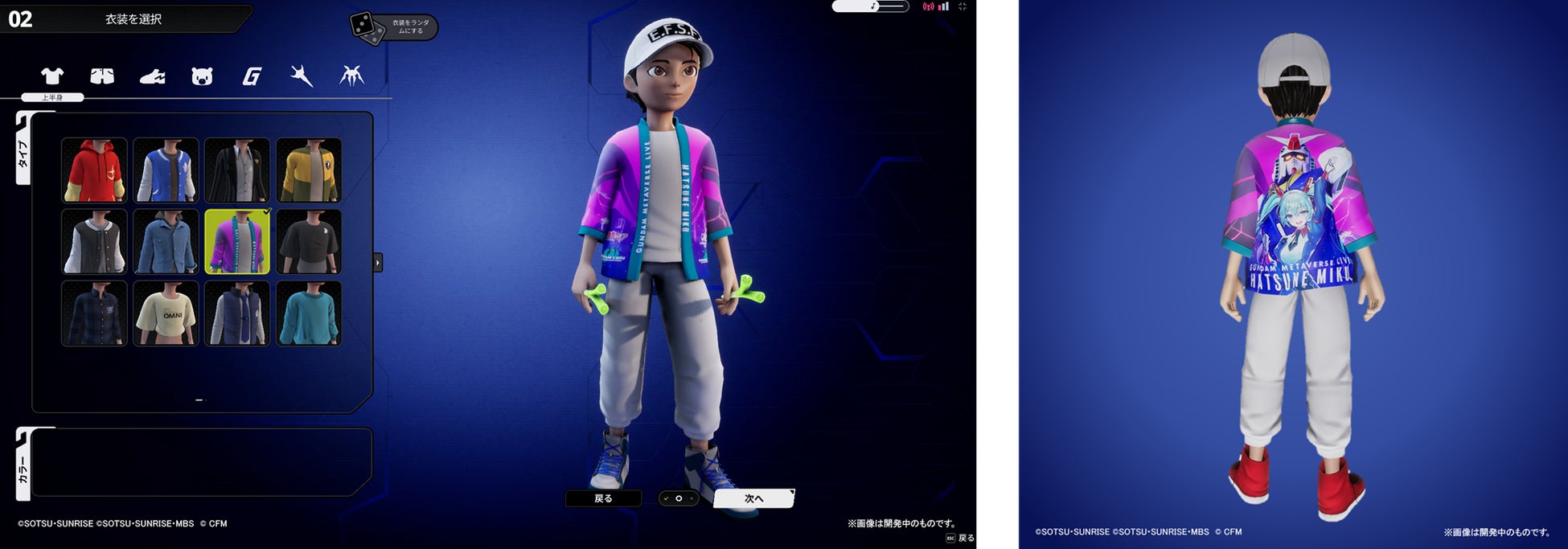Screen dimensions: 1568x549
Task: Choose the denim jacket thumbnail
Action: click(x=166, y=242)
